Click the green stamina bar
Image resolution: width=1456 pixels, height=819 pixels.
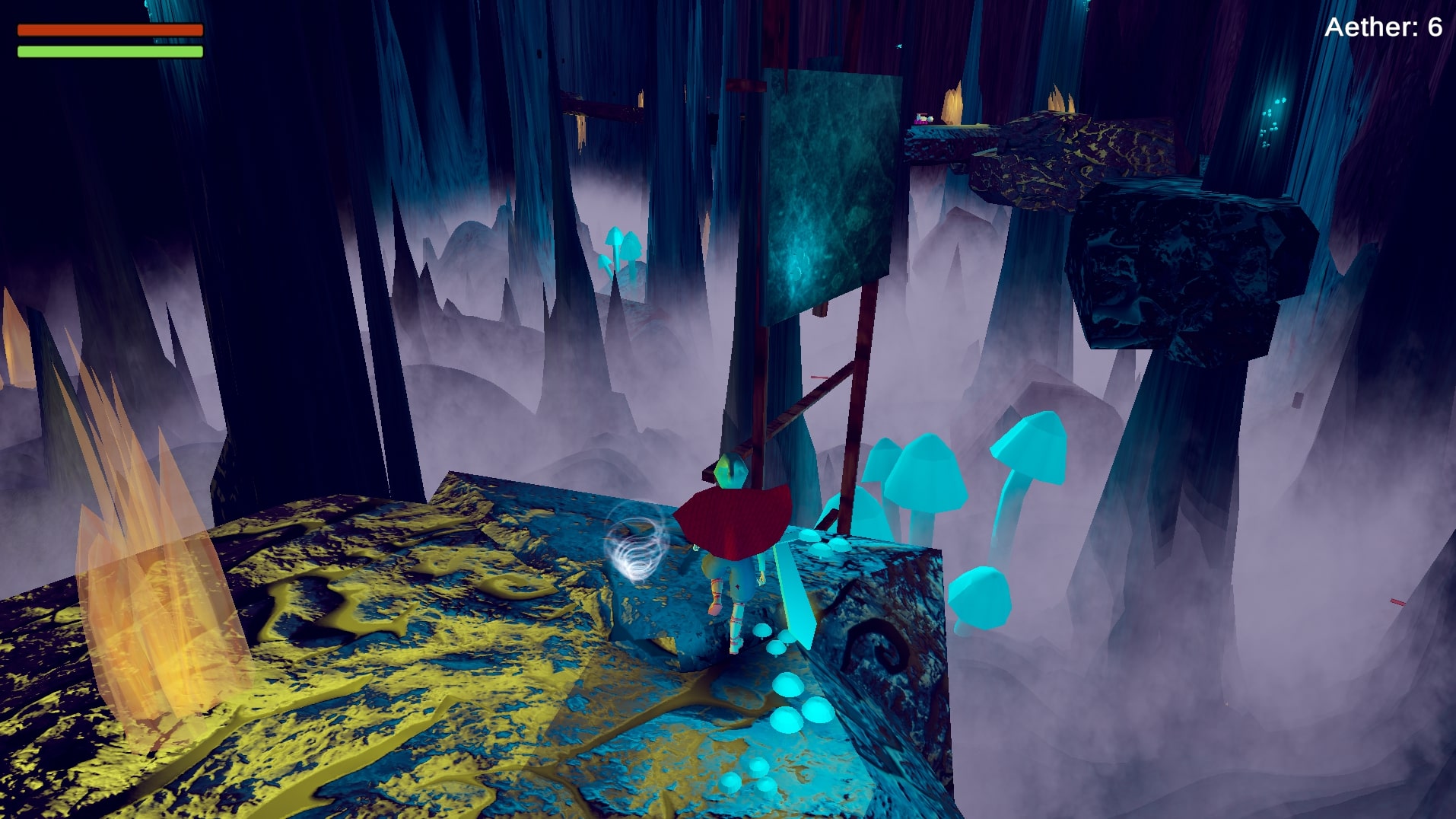(110, 53)
